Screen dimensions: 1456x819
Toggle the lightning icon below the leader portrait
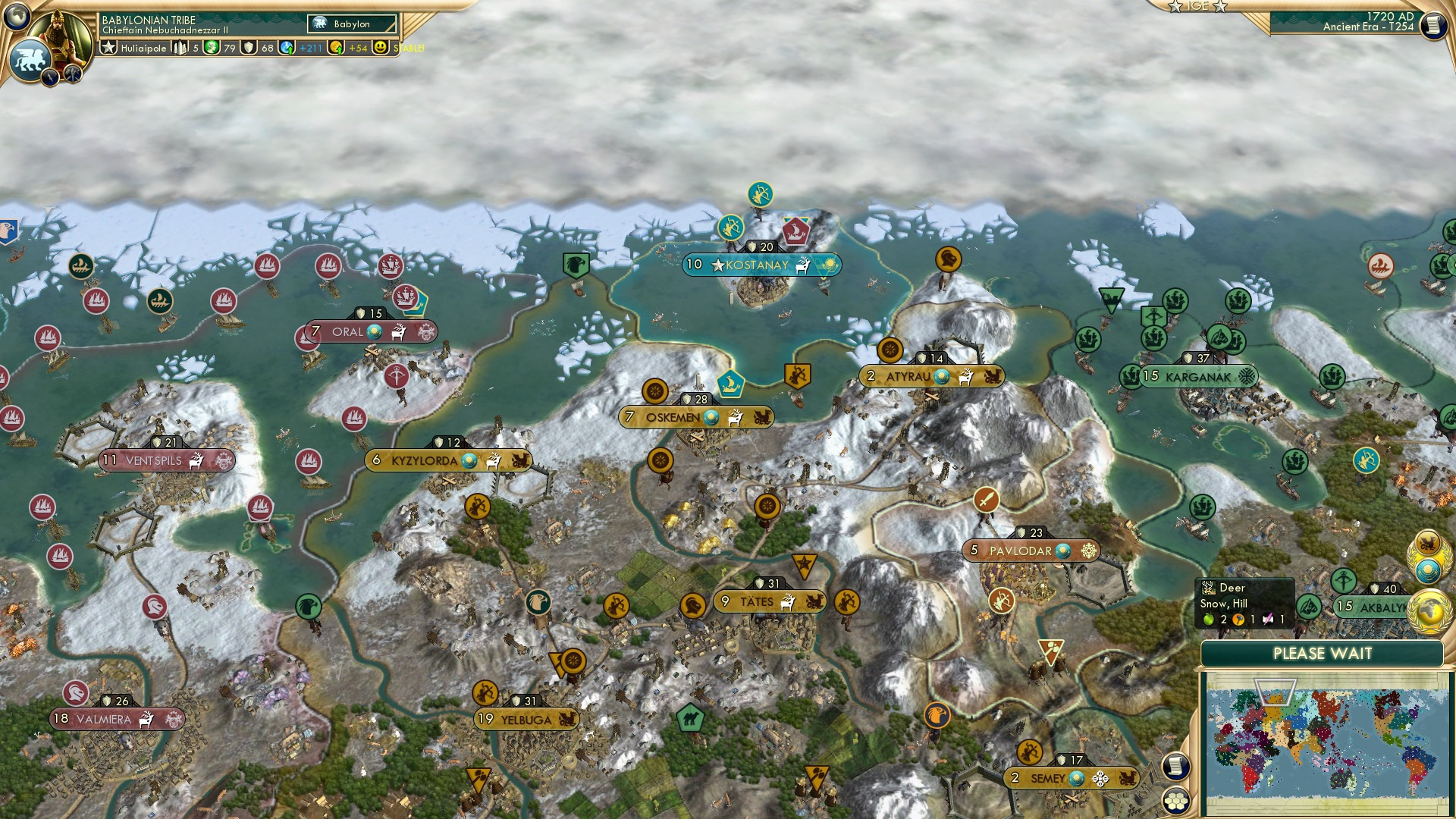coord(50,76)
